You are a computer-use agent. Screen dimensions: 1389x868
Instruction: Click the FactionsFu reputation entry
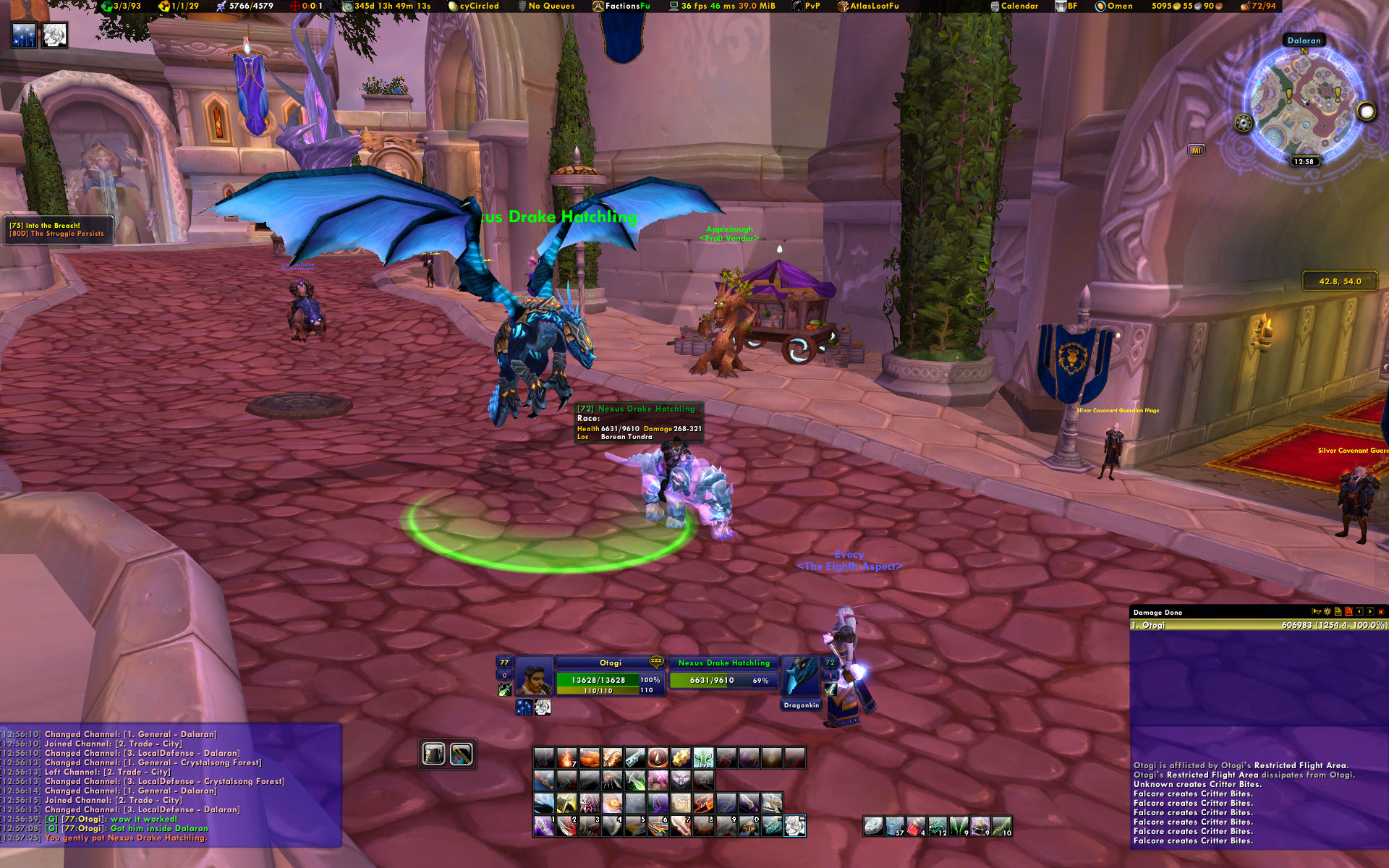(621, 6)
